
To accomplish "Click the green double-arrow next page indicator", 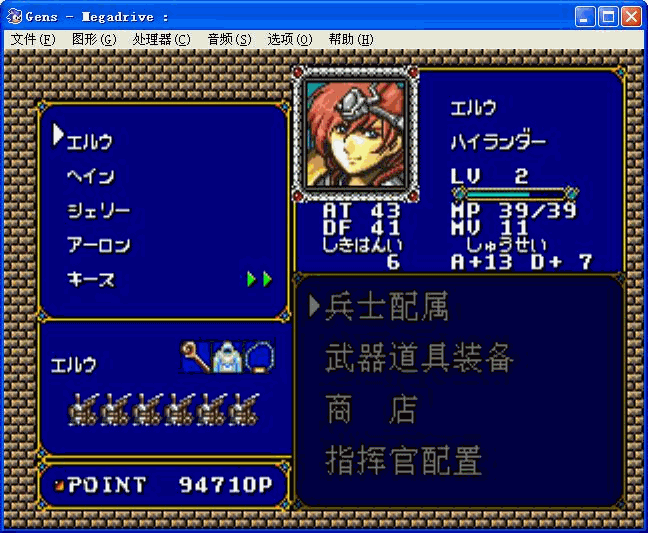I will click(260, 279).
